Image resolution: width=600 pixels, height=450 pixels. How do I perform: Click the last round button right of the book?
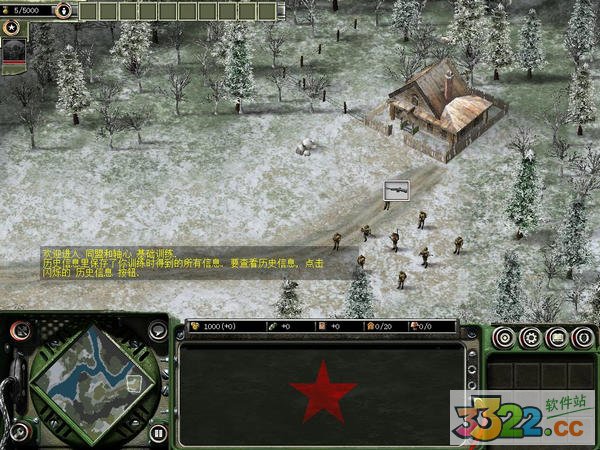point(582,338)
